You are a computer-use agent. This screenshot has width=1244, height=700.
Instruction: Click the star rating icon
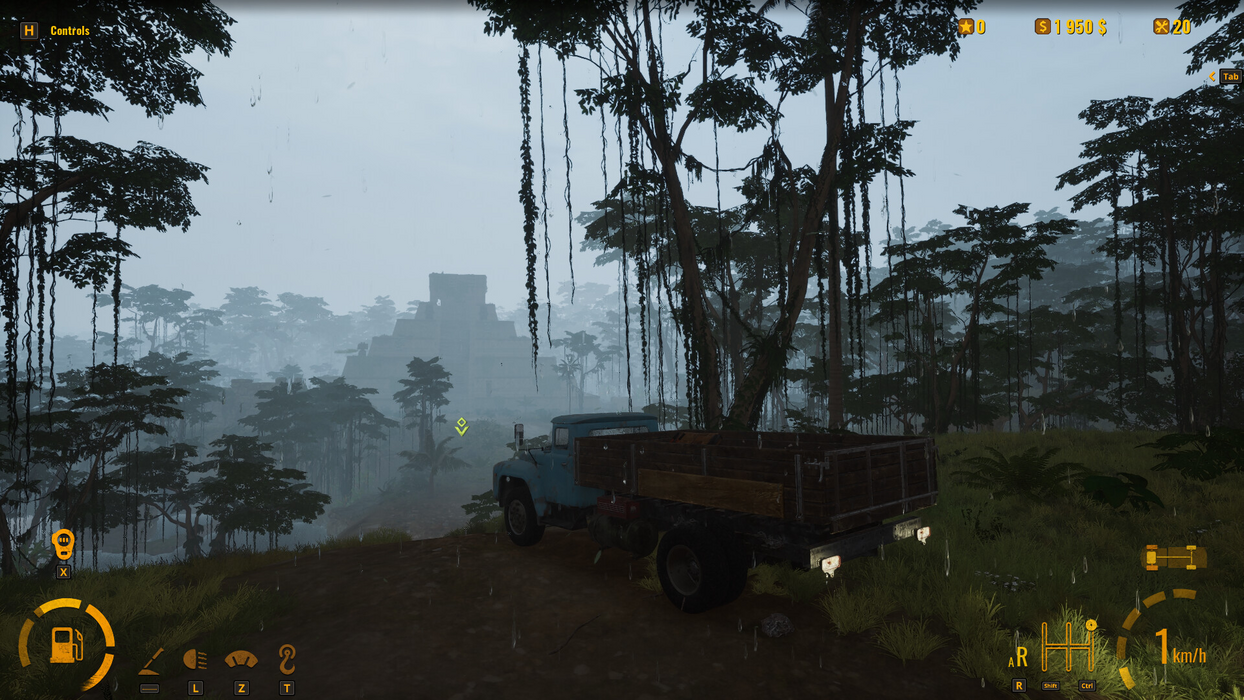(966, 27)
